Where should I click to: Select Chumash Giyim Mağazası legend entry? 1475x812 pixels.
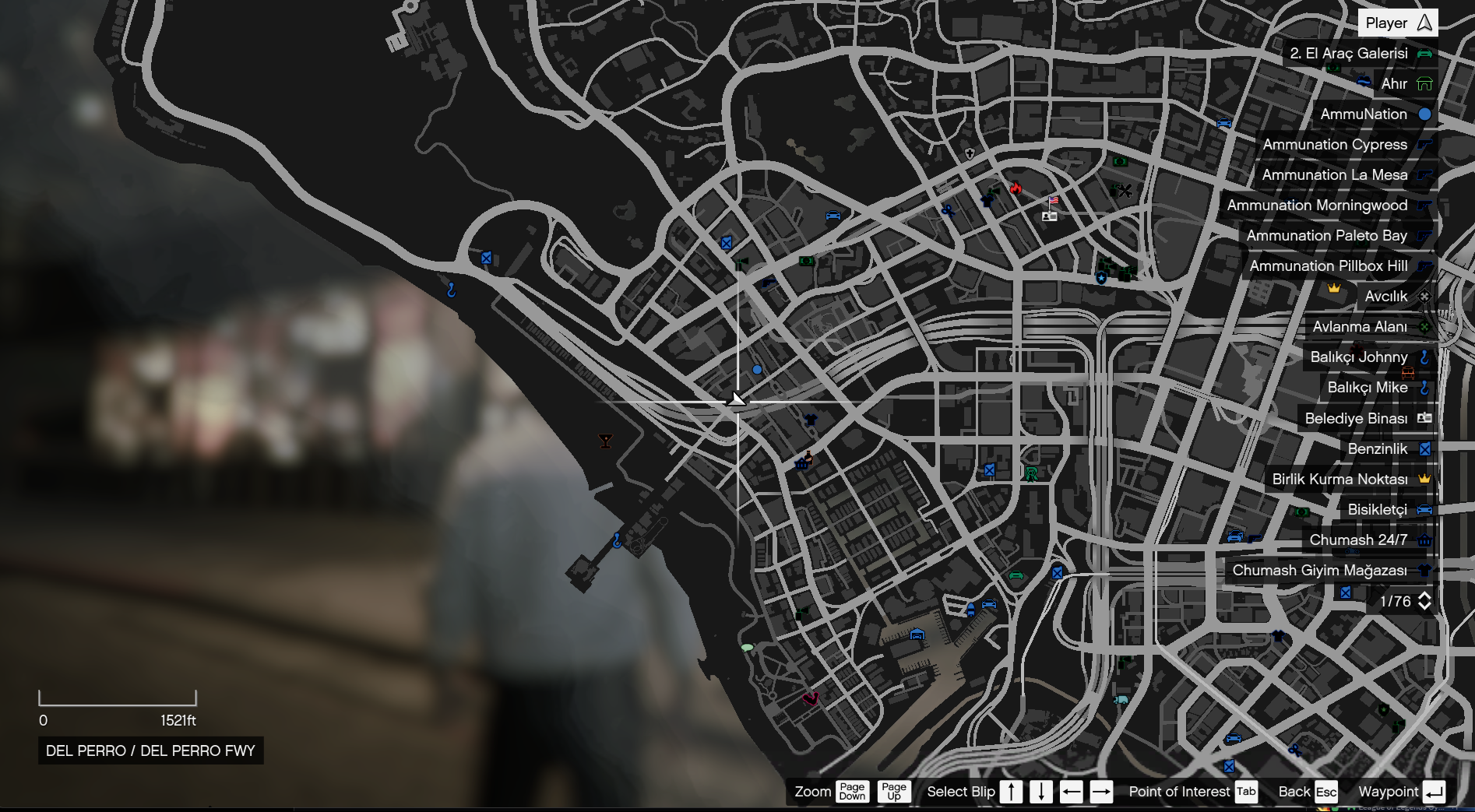[x=1329, y=571]
